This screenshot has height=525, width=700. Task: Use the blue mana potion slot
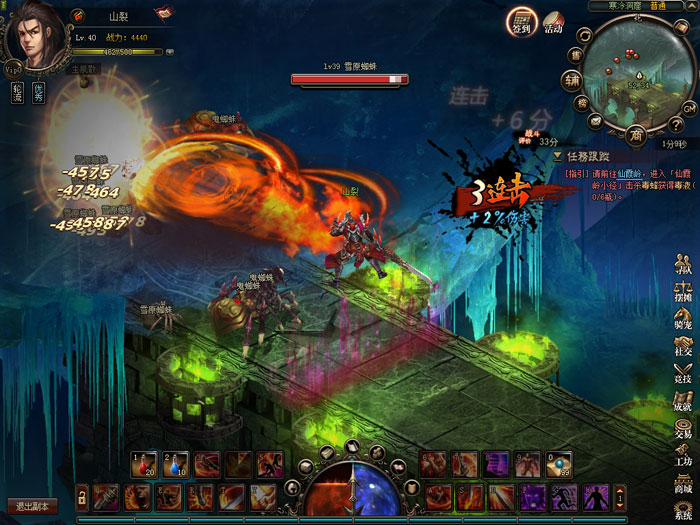pos(177,464)
